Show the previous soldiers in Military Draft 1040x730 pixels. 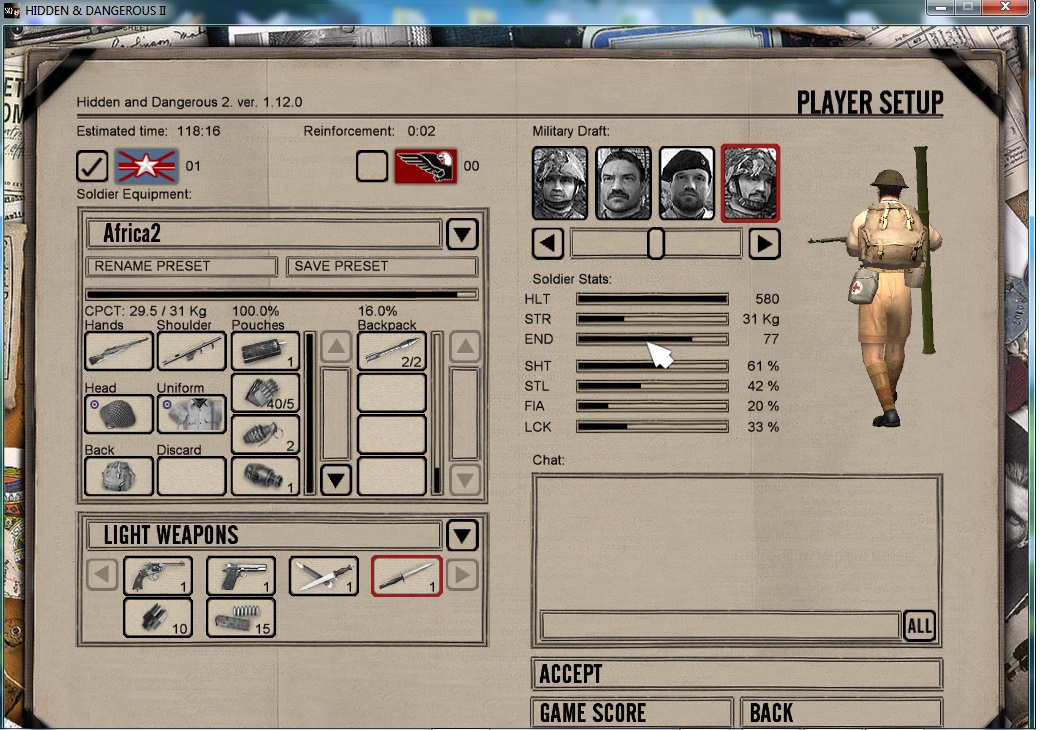pos(548,243)
